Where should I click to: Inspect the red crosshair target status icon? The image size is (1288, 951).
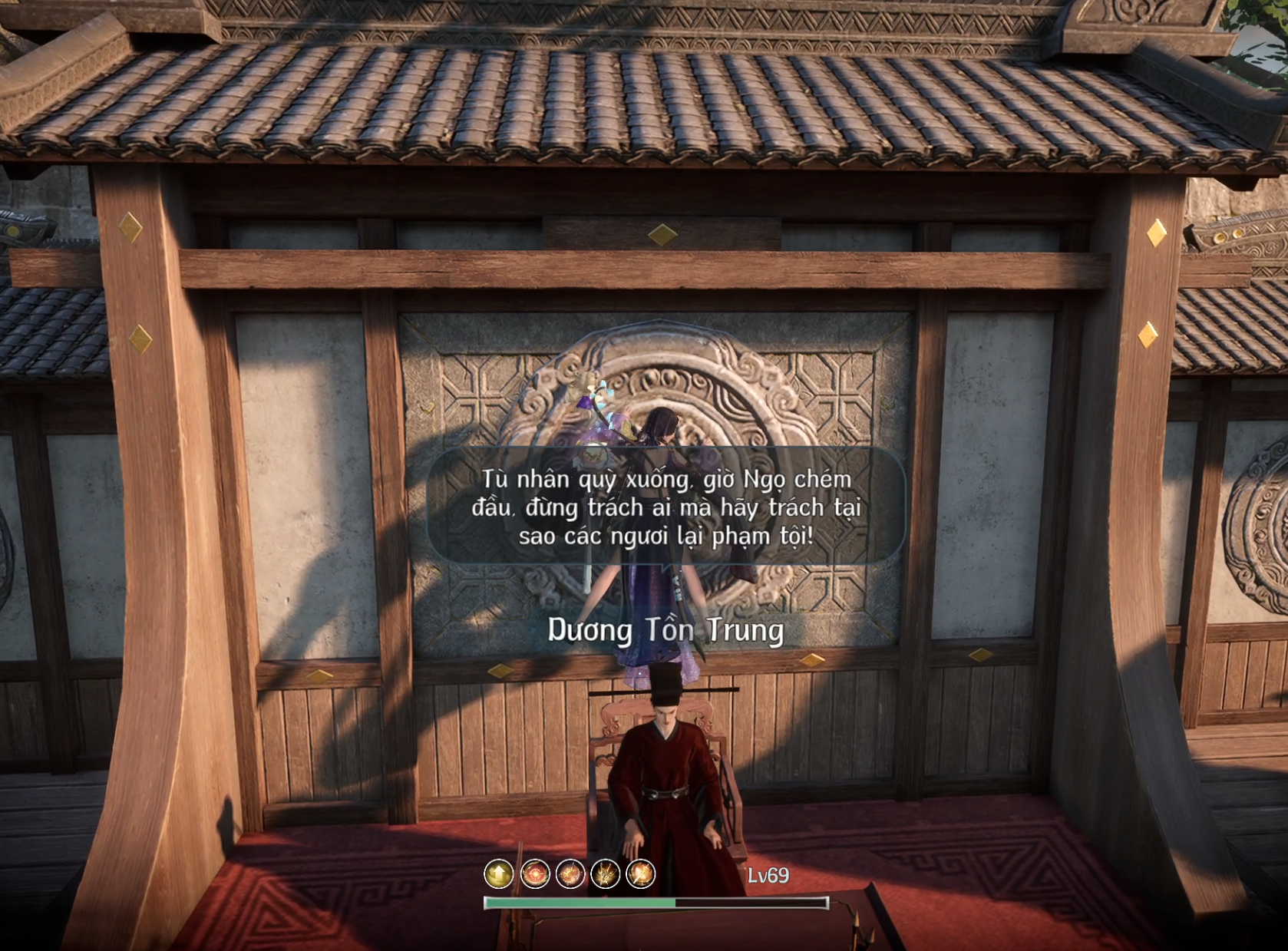pyautogui.click(x=534, y=873)
